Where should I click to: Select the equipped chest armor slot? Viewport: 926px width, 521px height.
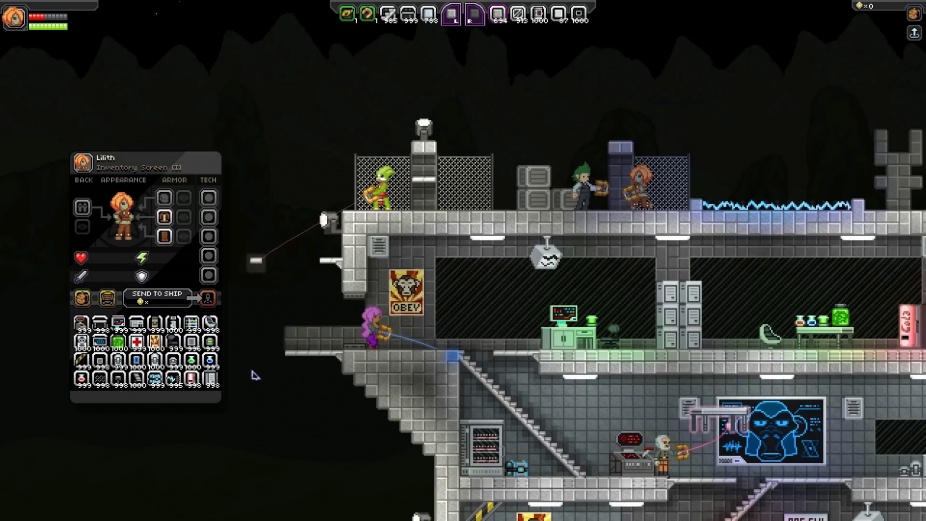click(164, 217)
